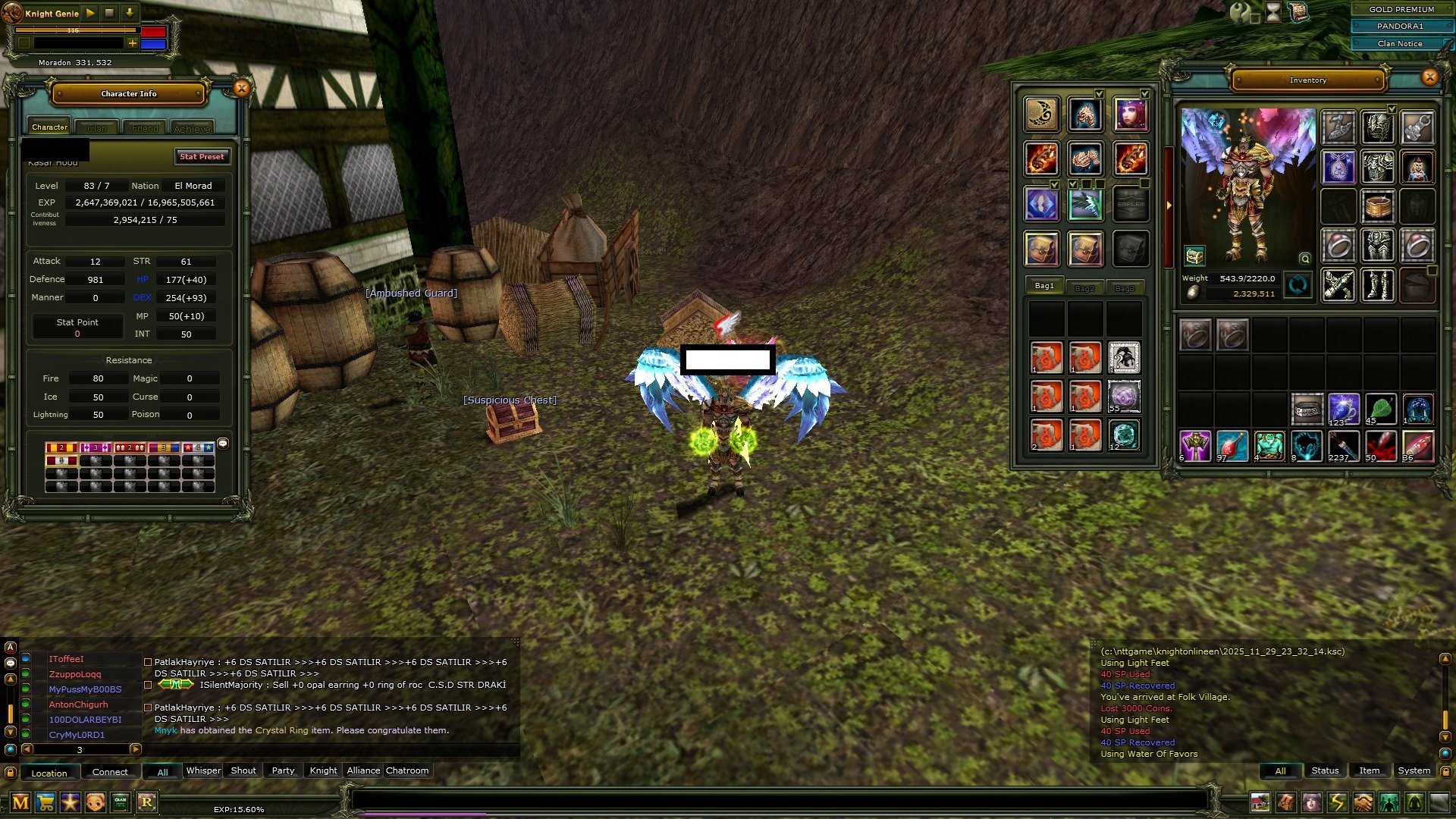Image resolution: width=1456 pixels, height=819 pixels.
Task: Click the GOLD PREMIUM button
Action: pos(1401,9)
